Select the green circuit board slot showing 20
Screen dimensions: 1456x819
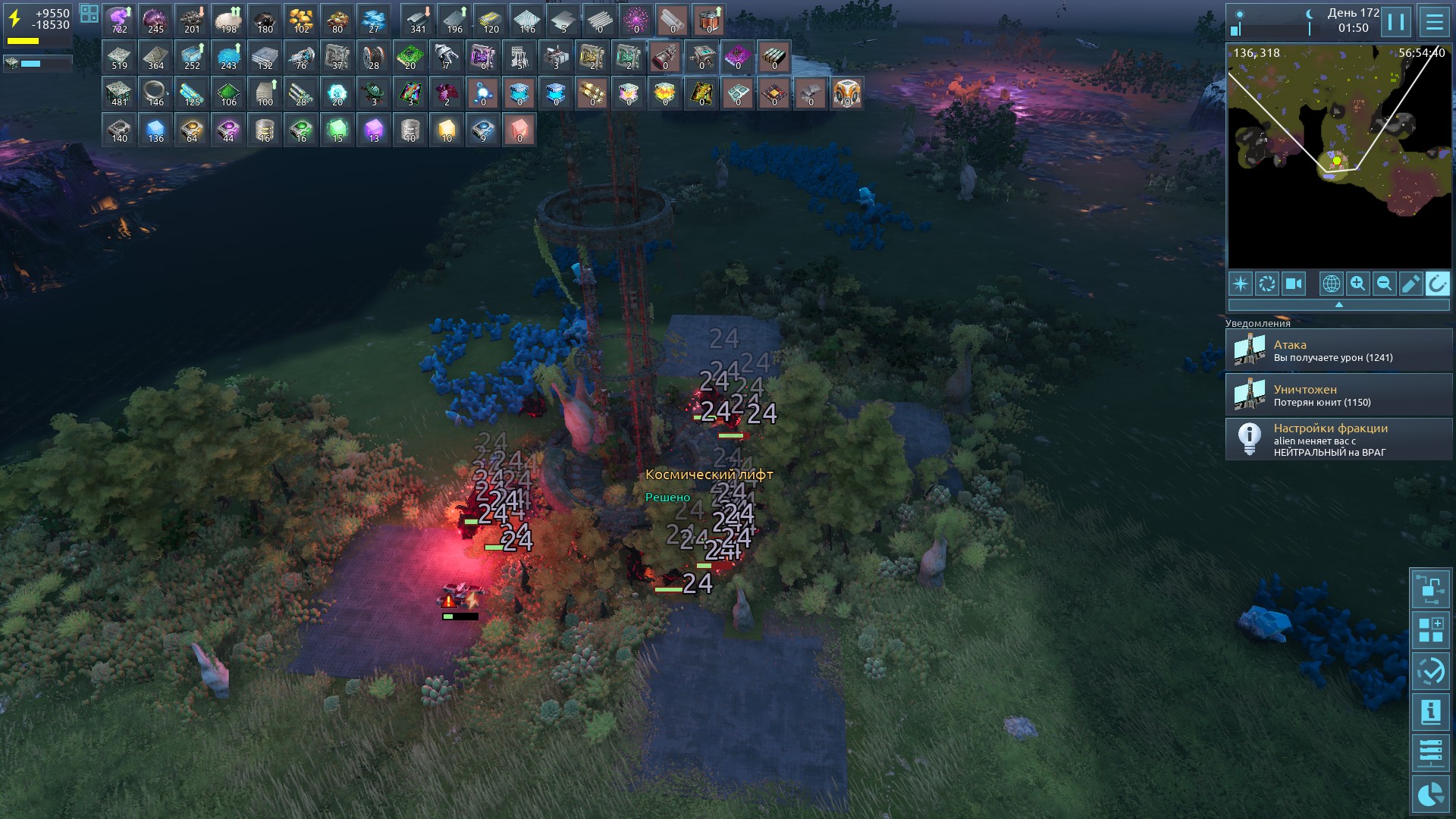tap(410, 57)
